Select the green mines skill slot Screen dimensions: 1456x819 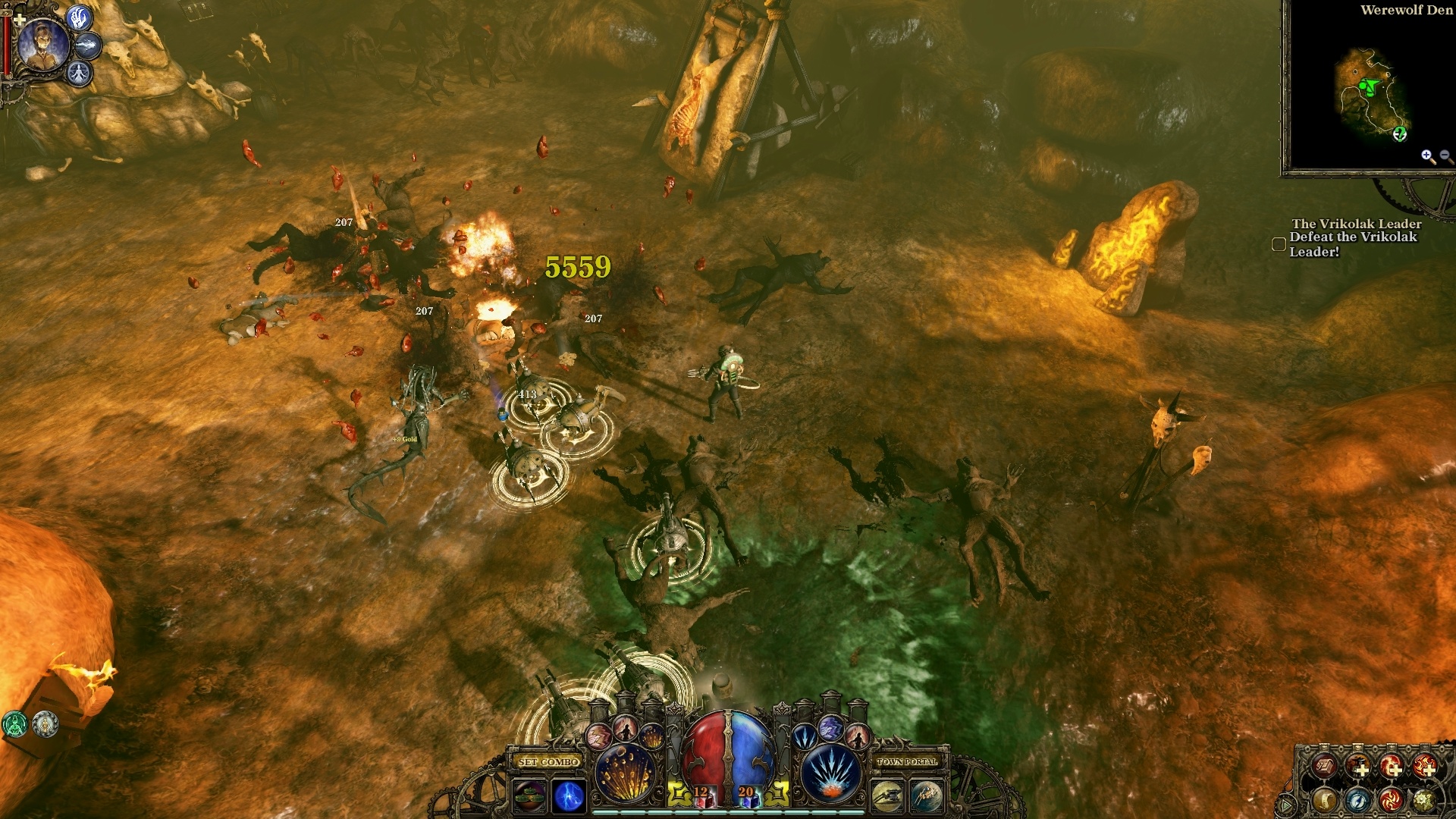click(529, 796)
